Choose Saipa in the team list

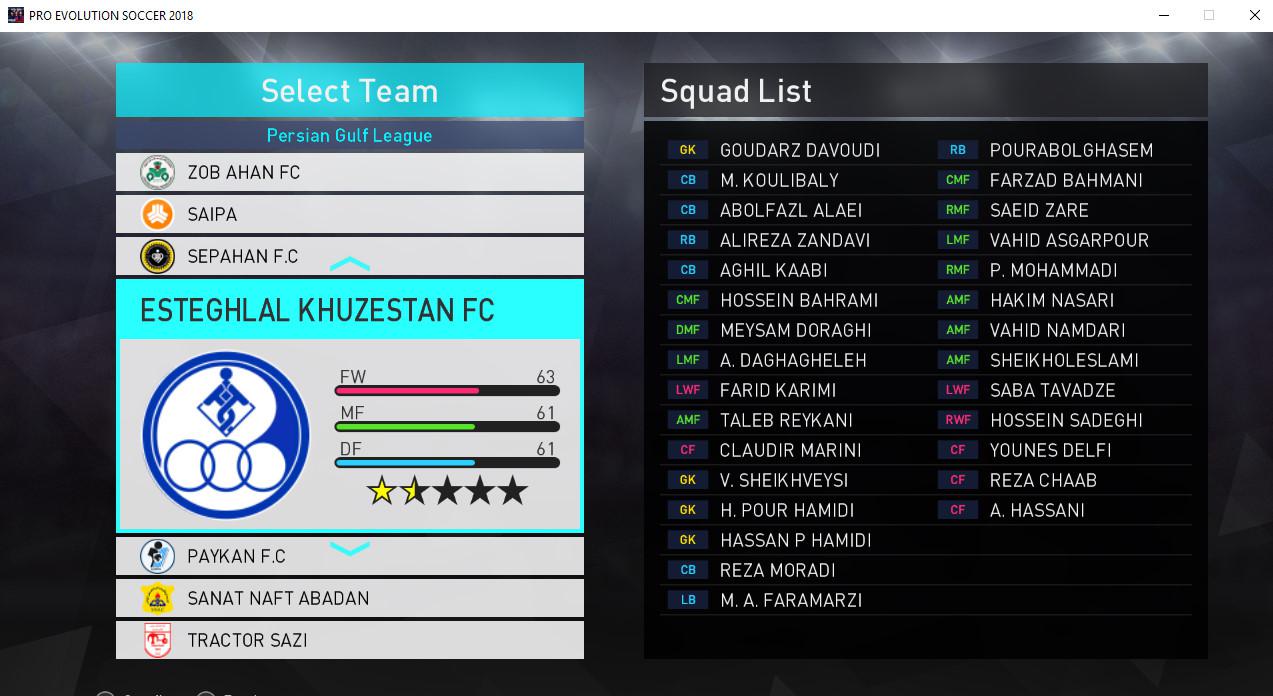[349, 214]
